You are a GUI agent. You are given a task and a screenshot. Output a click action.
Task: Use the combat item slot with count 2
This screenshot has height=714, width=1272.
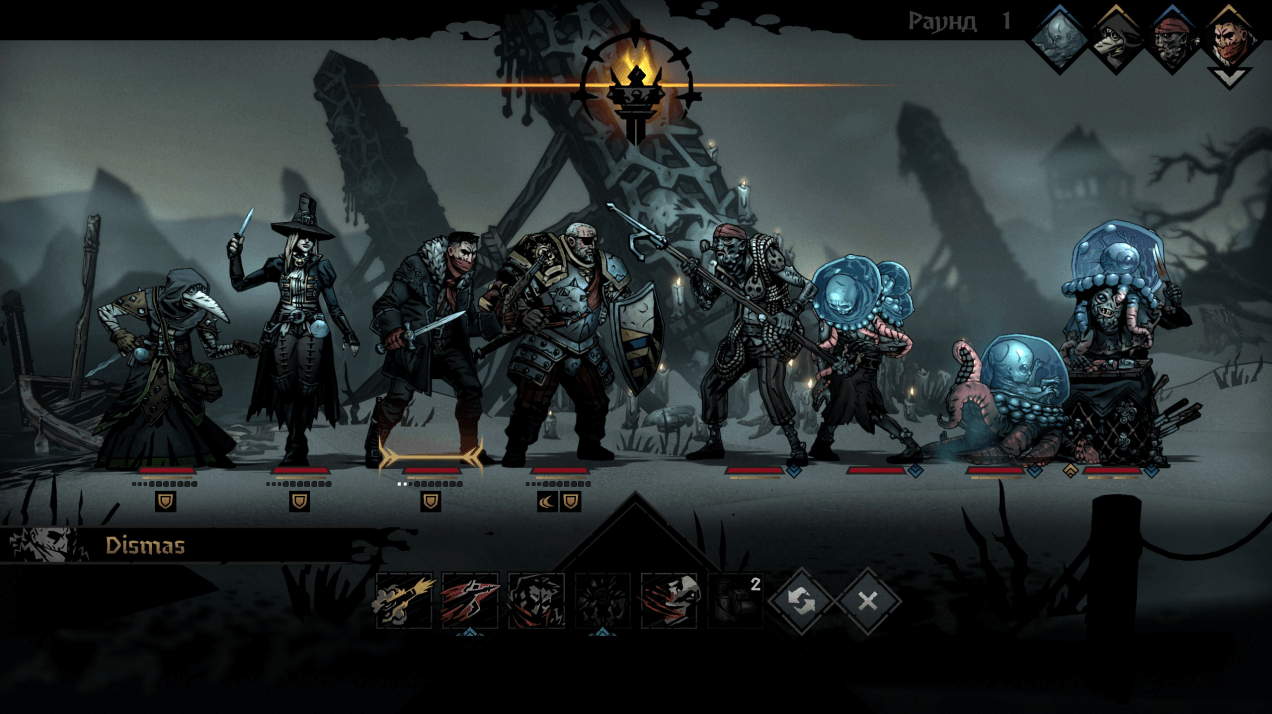coord(735,601)
